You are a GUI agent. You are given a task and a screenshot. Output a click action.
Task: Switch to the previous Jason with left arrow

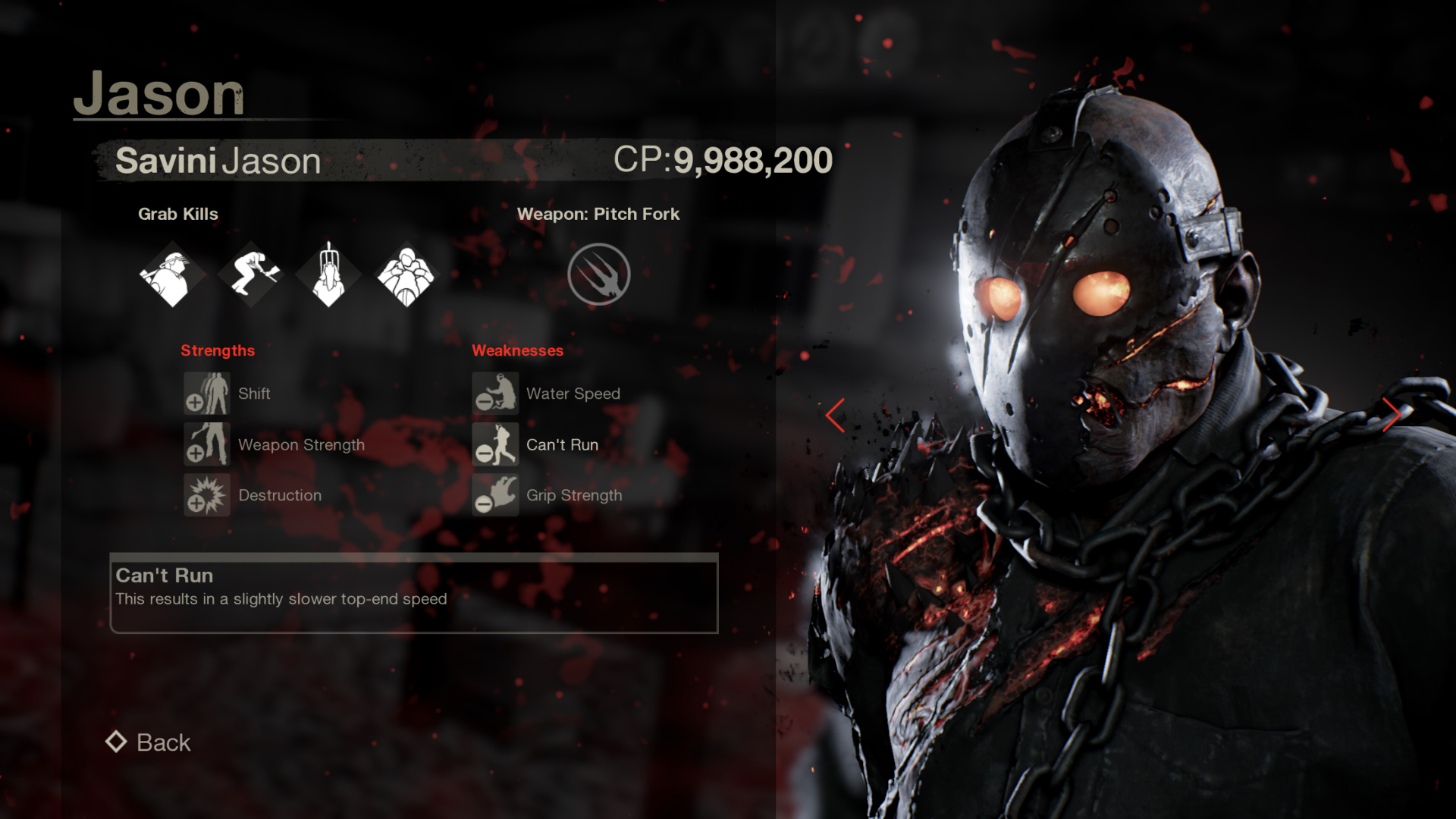(835, 415)
